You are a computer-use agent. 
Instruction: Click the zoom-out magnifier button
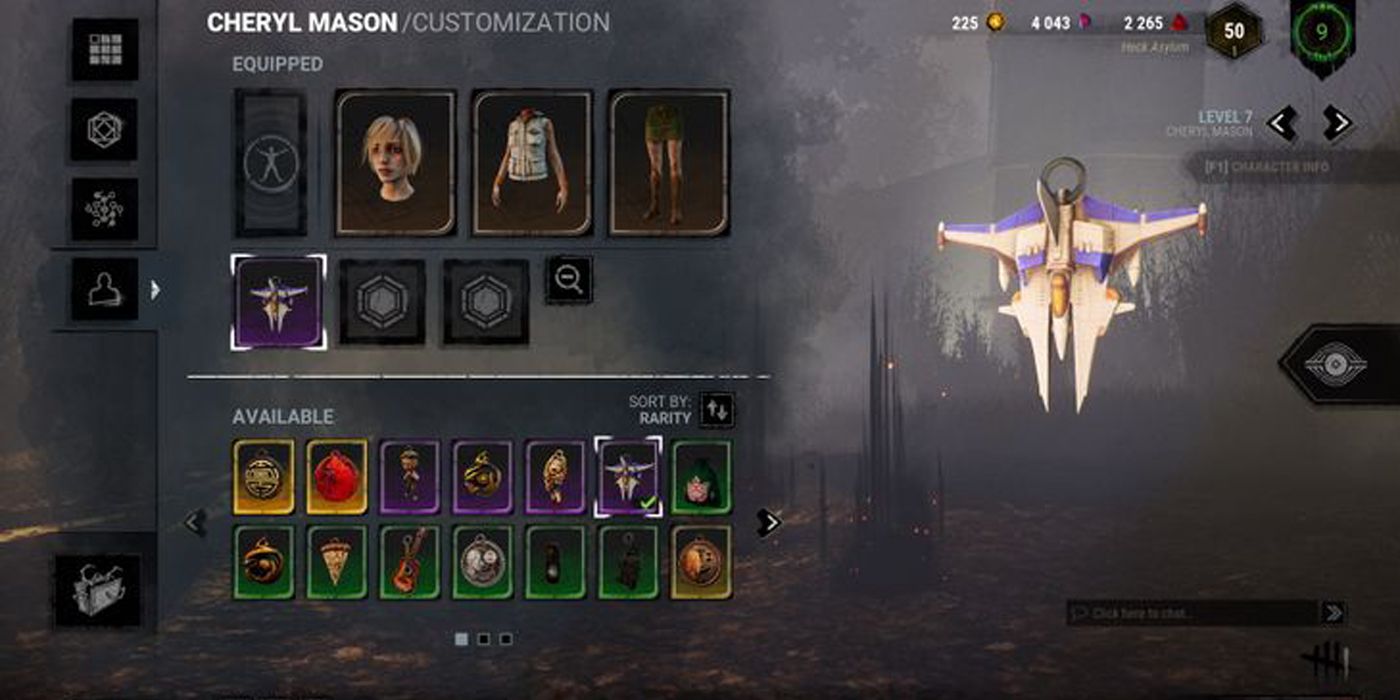click(x=569, y=280)
